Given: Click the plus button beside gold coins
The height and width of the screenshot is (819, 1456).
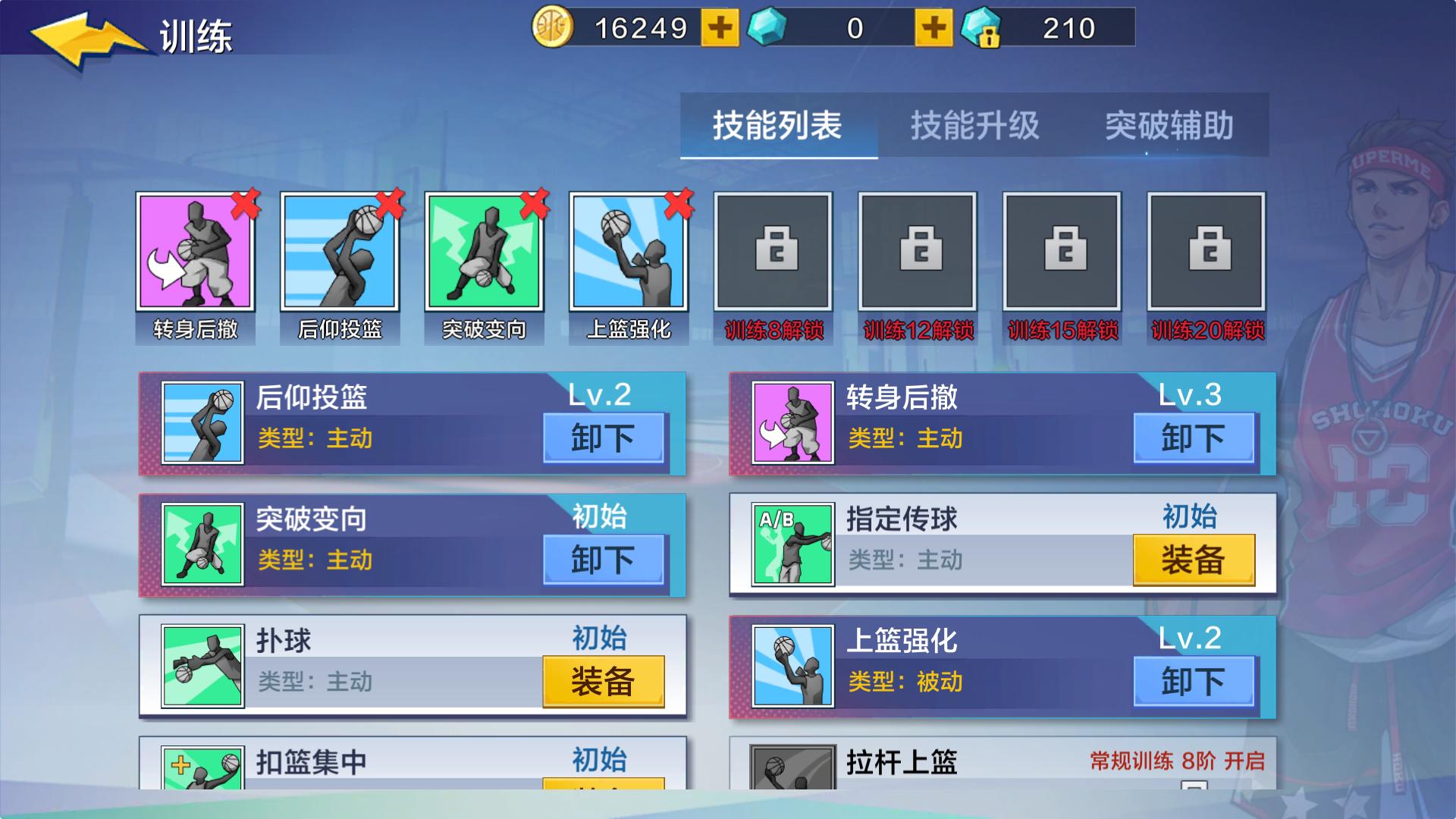Looking at the screenshot, I should coord(720,29).
